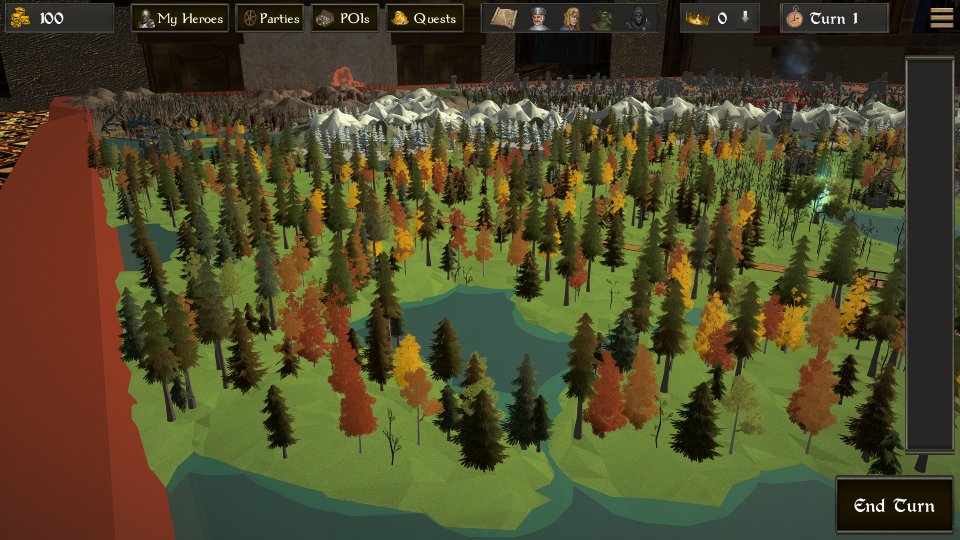Select the black hooded reaper portrait
Screen dimensions: 960x540
(x=637, y=18)
